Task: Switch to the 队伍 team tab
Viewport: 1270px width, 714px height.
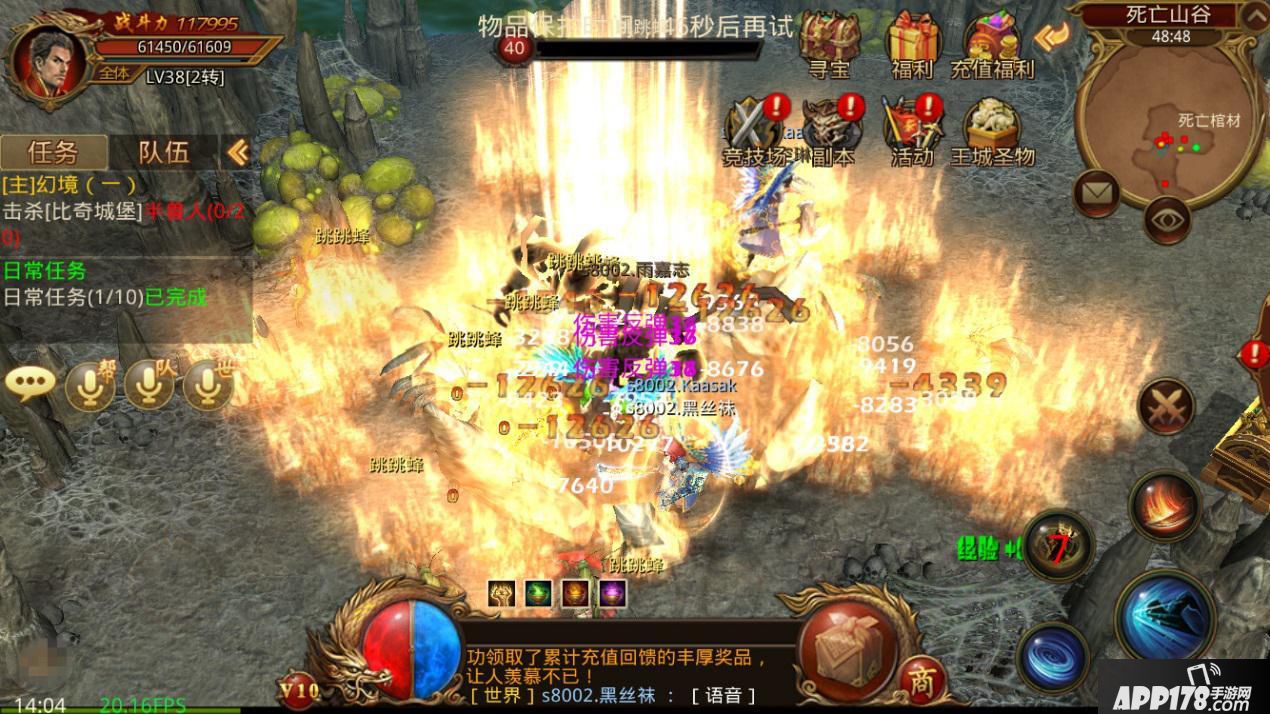Action: coord(163,152)
